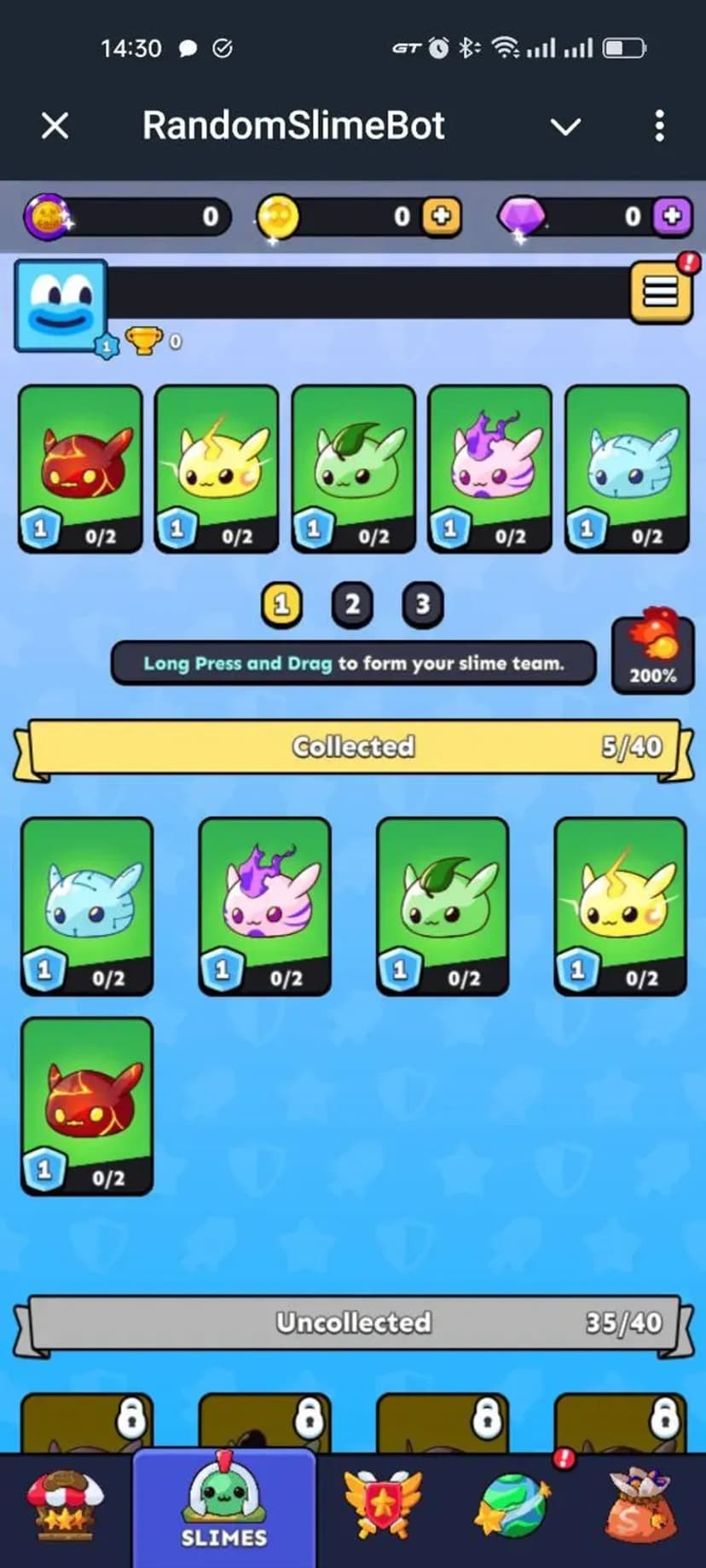Open the planet and star tab
This screenshot has height=1568, width=706.
pos(514,1507)
